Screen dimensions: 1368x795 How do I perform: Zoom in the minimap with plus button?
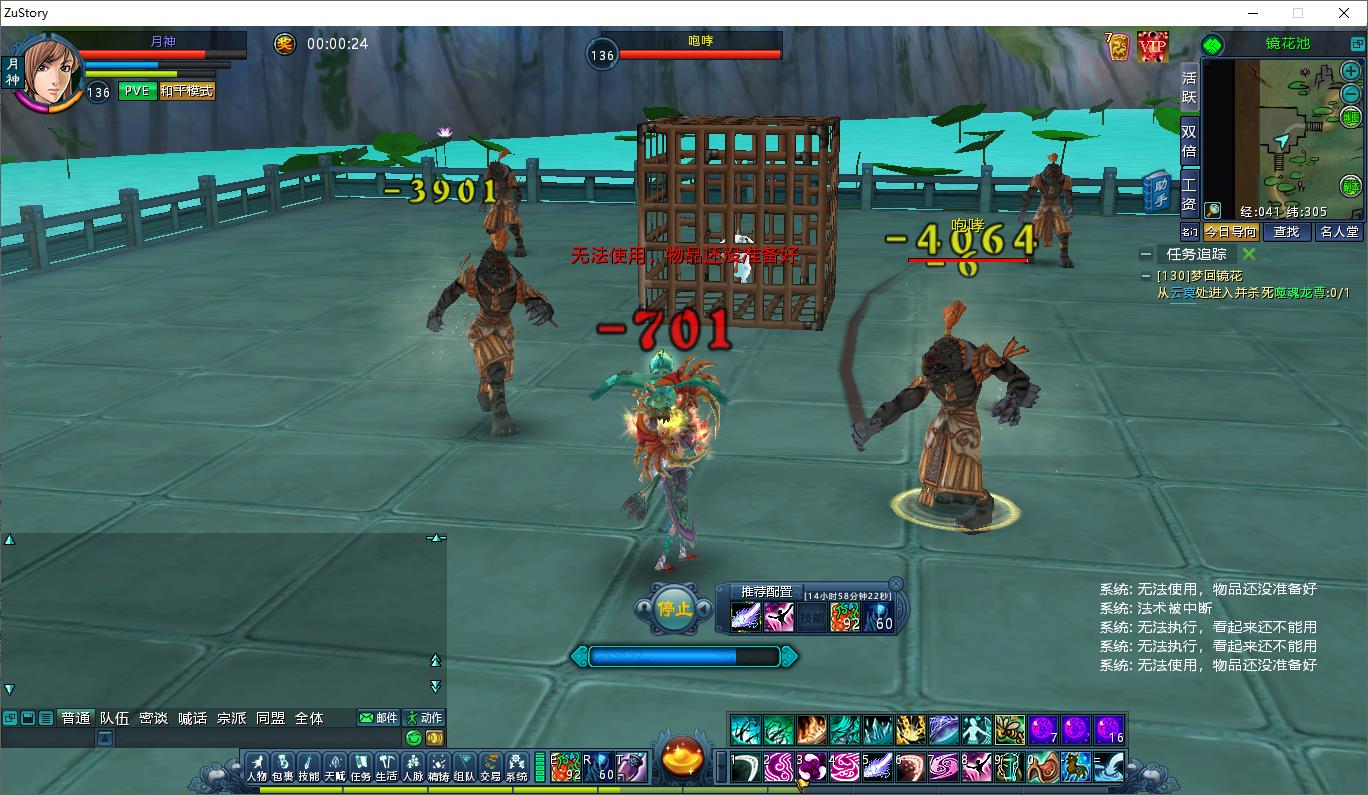pyautogui.click(x=1351, y=72)
